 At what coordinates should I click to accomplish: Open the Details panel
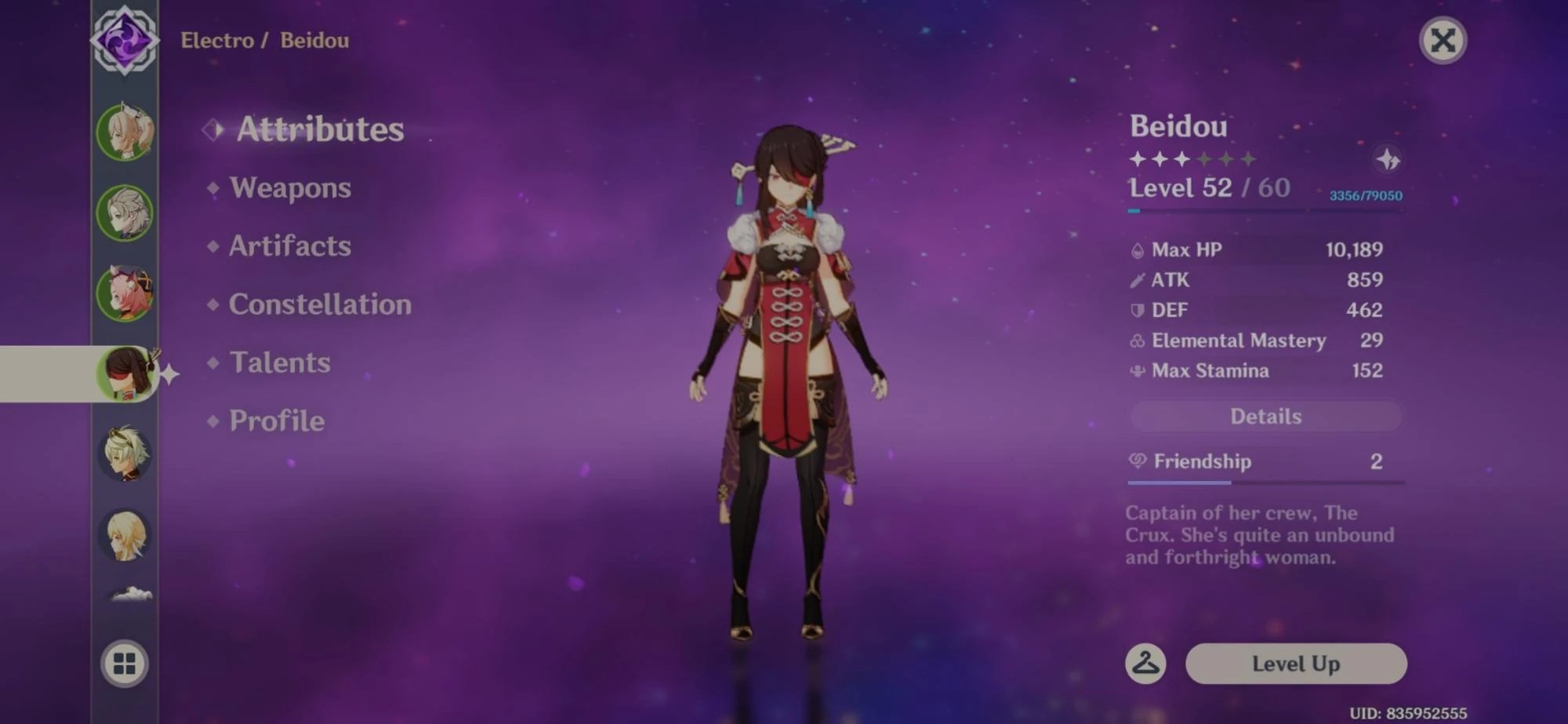1264,416
